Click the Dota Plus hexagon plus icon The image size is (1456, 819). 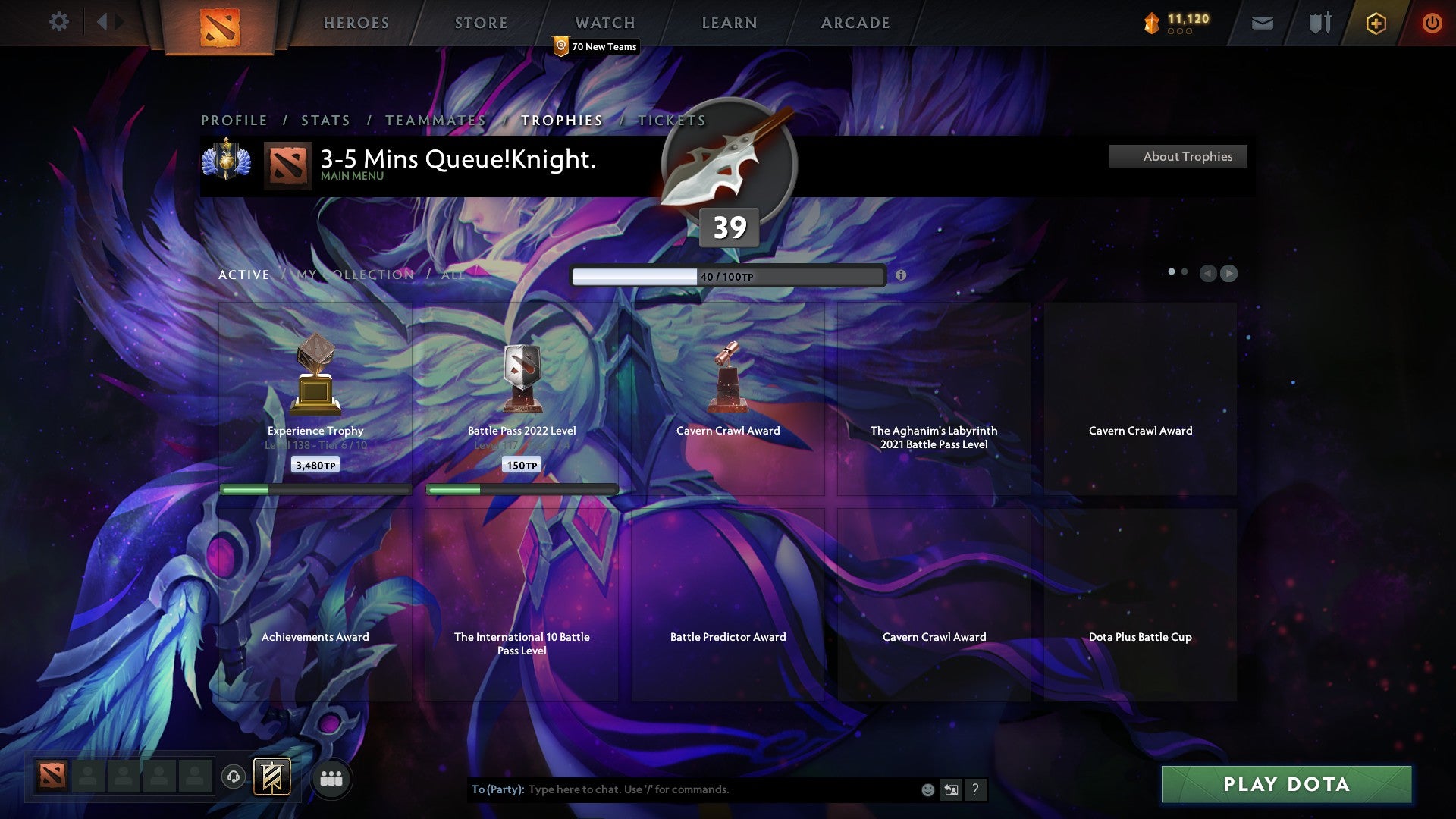pos(1376,23)
